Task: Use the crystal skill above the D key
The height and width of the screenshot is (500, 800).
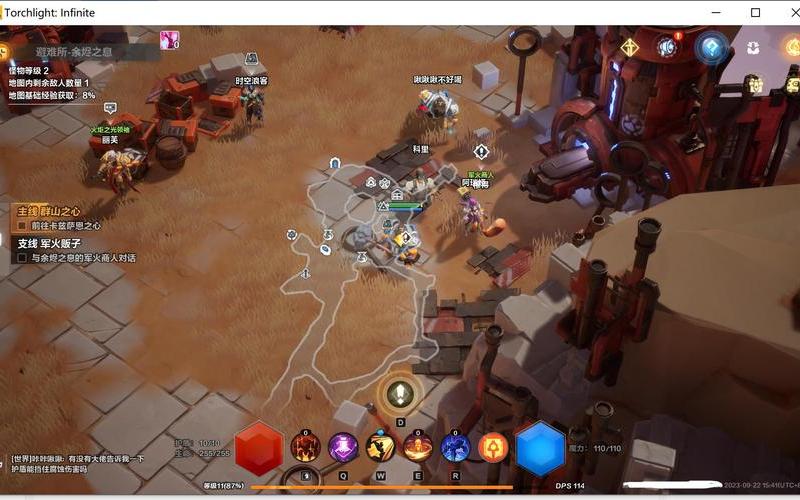Action: 400,392
